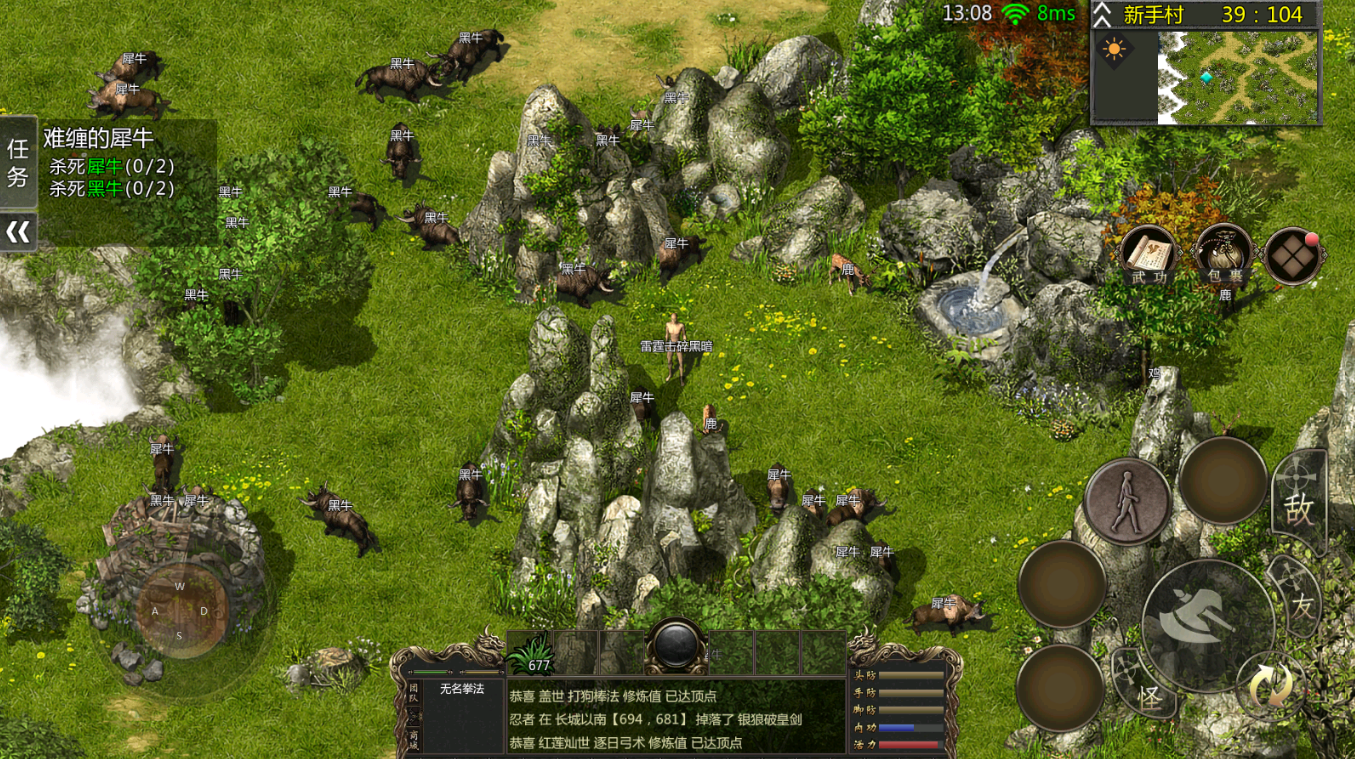Toggle the walking figure movement button
Viewport: 1355px width, 759px height.
click(x=1127, y=501)
